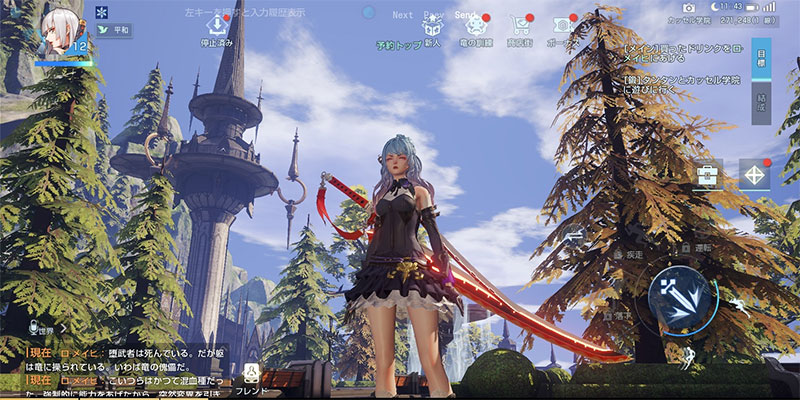
Task: Tap the camera screenshot icon
Action: tap(689, 8)
